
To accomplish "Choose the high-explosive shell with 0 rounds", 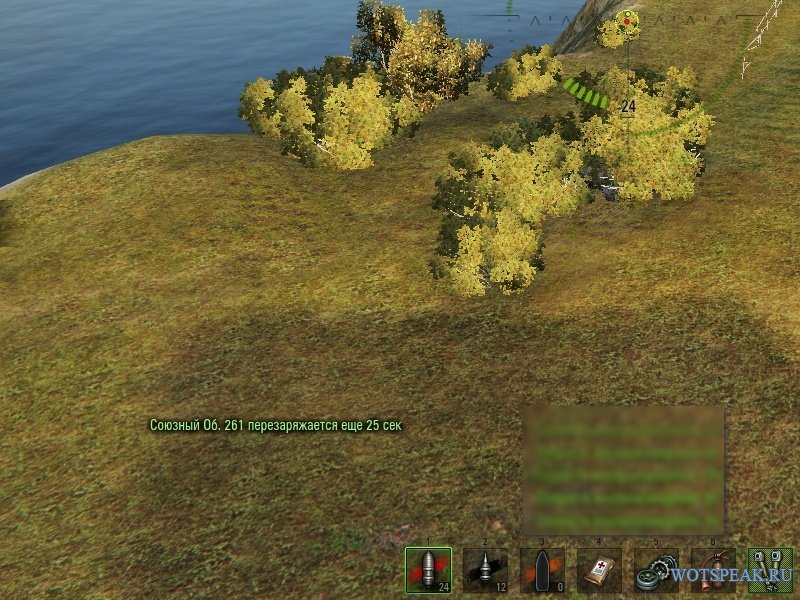I will [x=542, y=570].
